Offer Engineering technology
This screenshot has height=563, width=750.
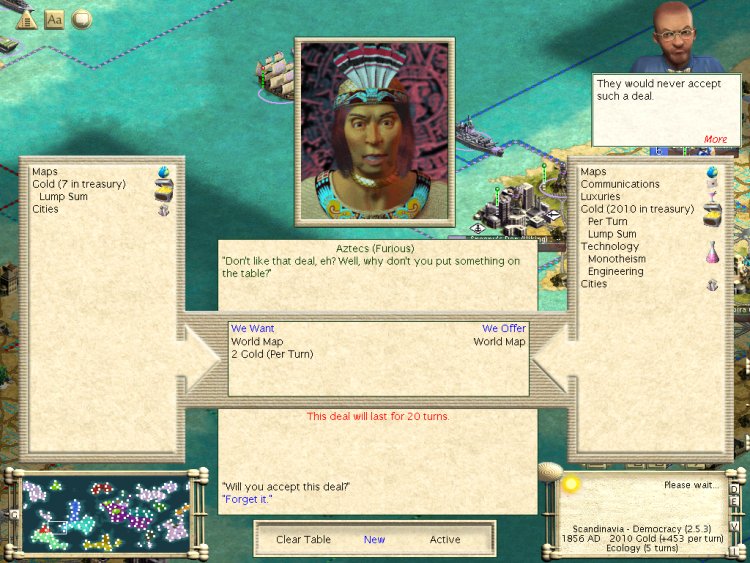[x=615, y=272]
